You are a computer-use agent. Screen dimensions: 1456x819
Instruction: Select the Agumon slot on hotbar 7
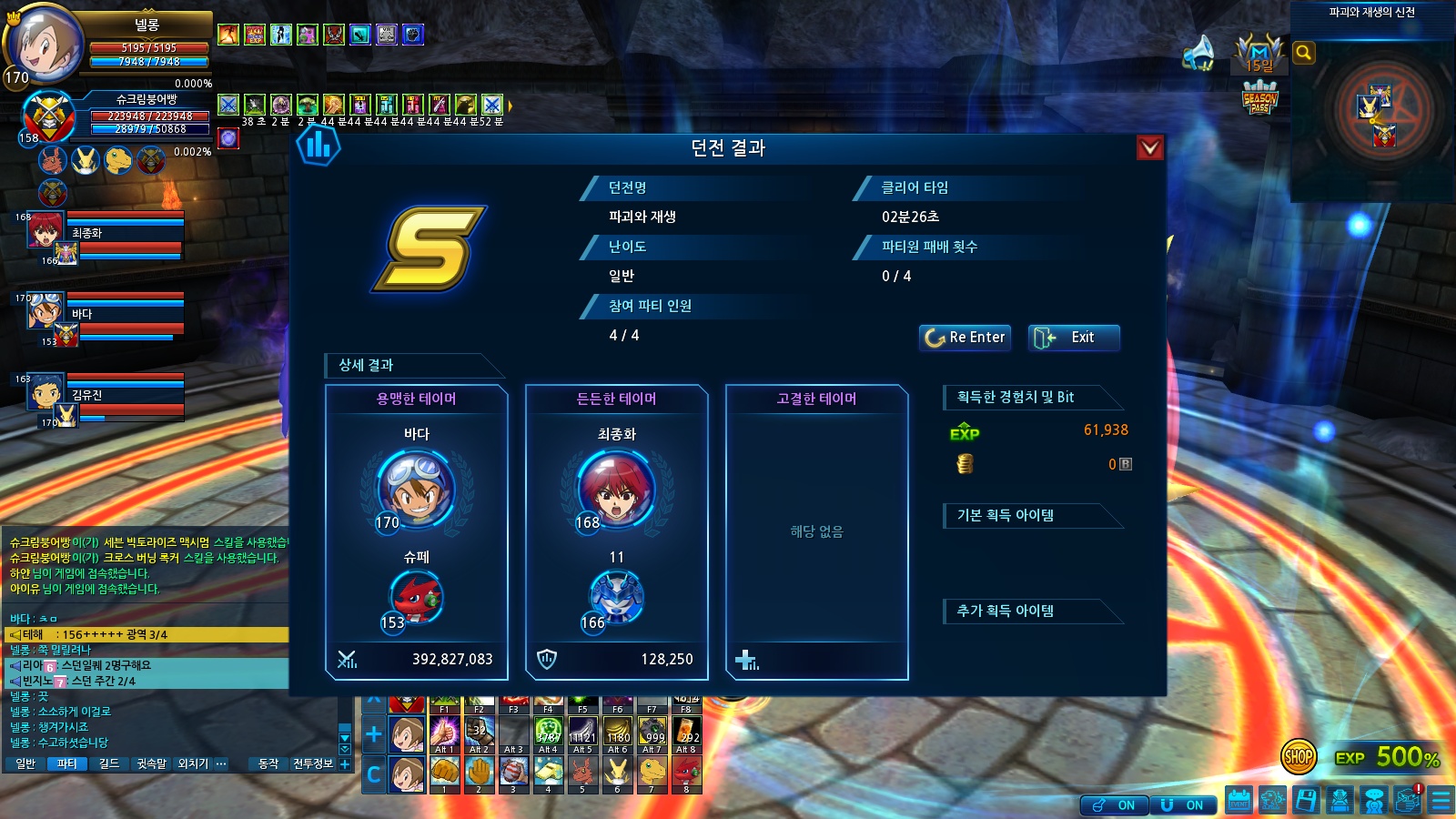(x=652, y=772)
